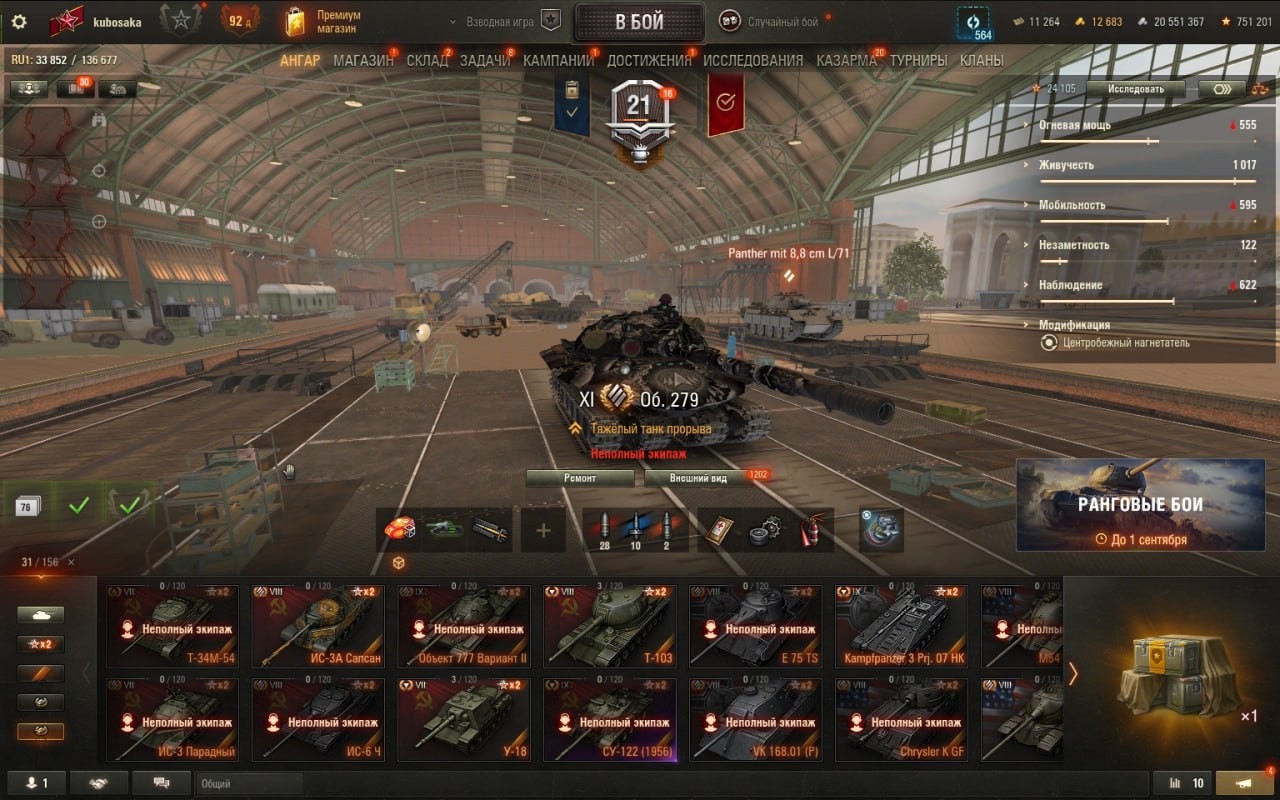This screenshot has width=1280, height=800.
Task: Go to the ЗАДАЧИ tab
Action: click(485, 60)
